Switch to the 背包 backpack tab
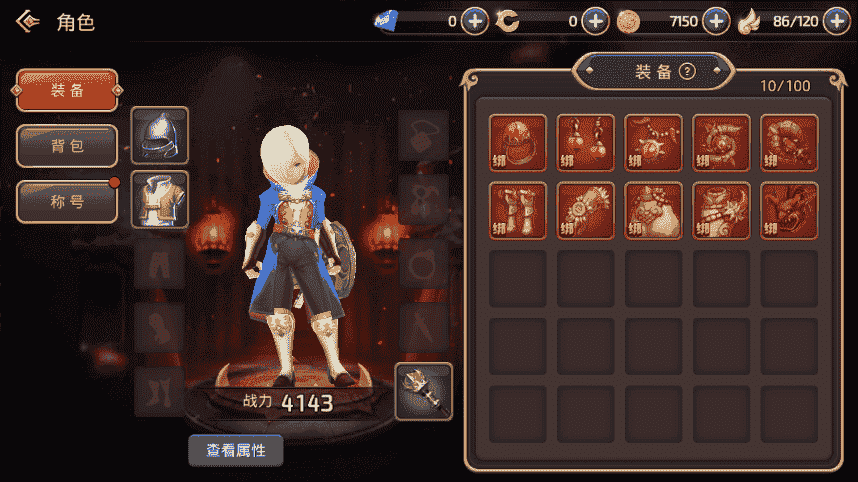This screenshot has width=858, height=482. tap(67, 146)
